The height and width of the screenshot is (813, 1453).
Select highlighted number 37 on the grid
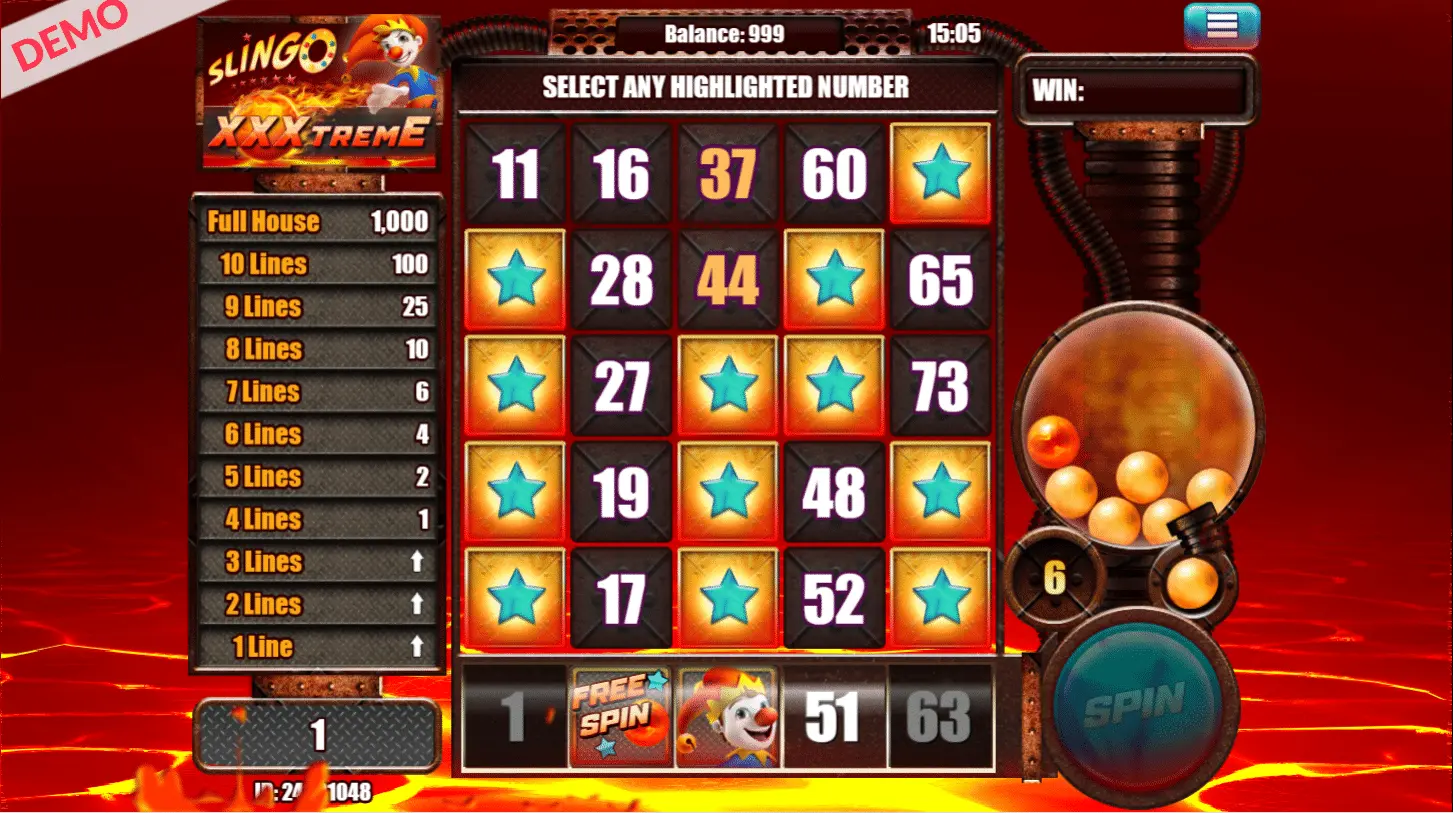[727, 171]
